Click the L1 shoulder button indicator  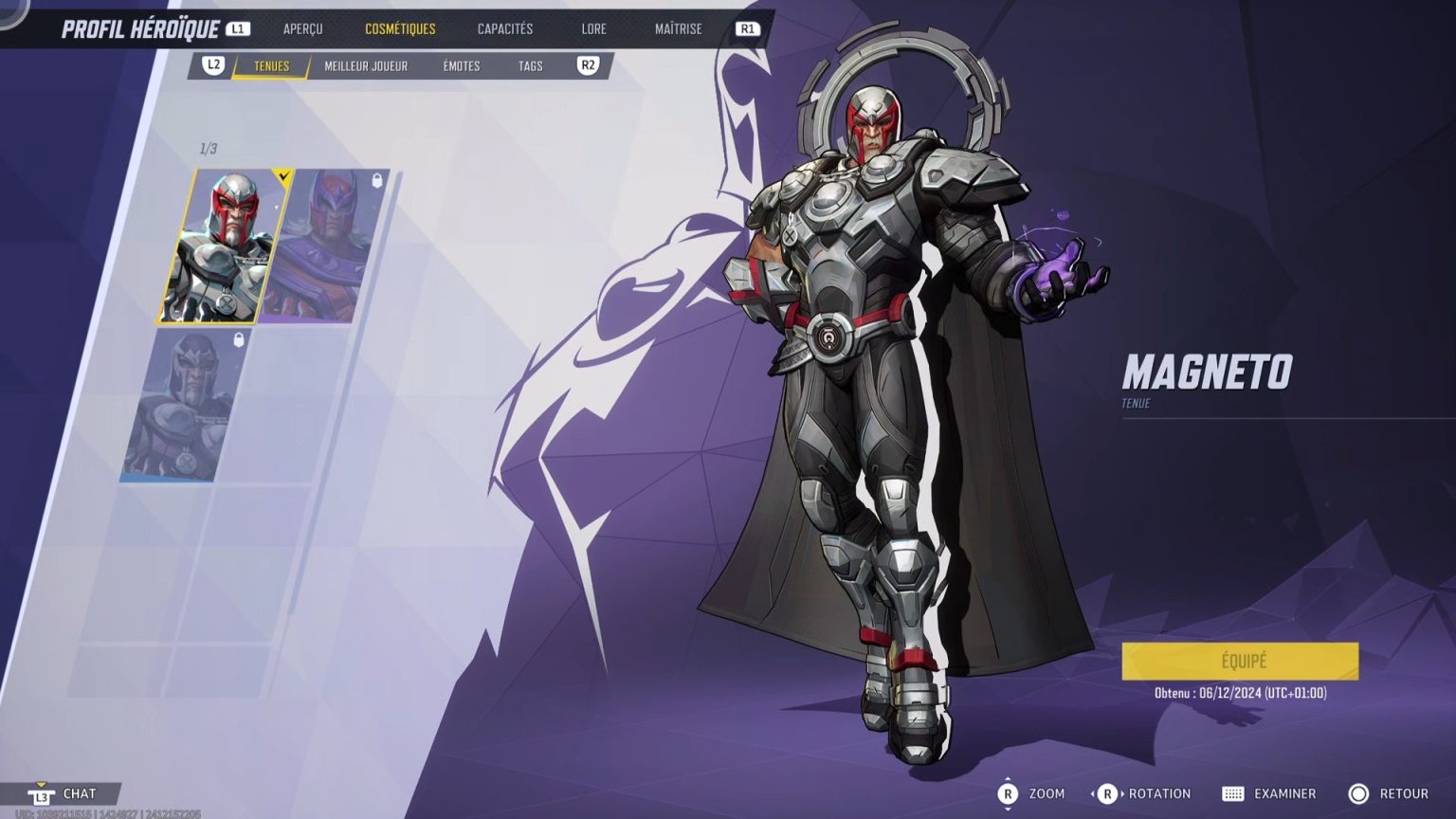pyautogui.click(x=235, y=27)
